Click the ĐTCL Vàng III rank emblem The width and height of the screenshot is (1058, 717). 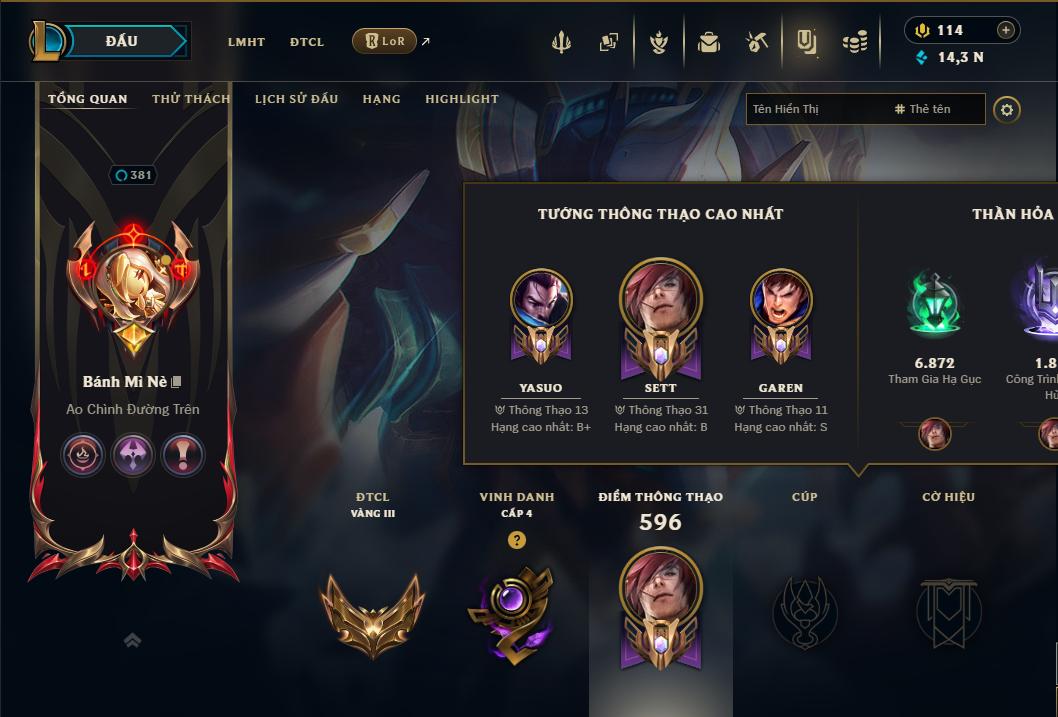(372, 611)
